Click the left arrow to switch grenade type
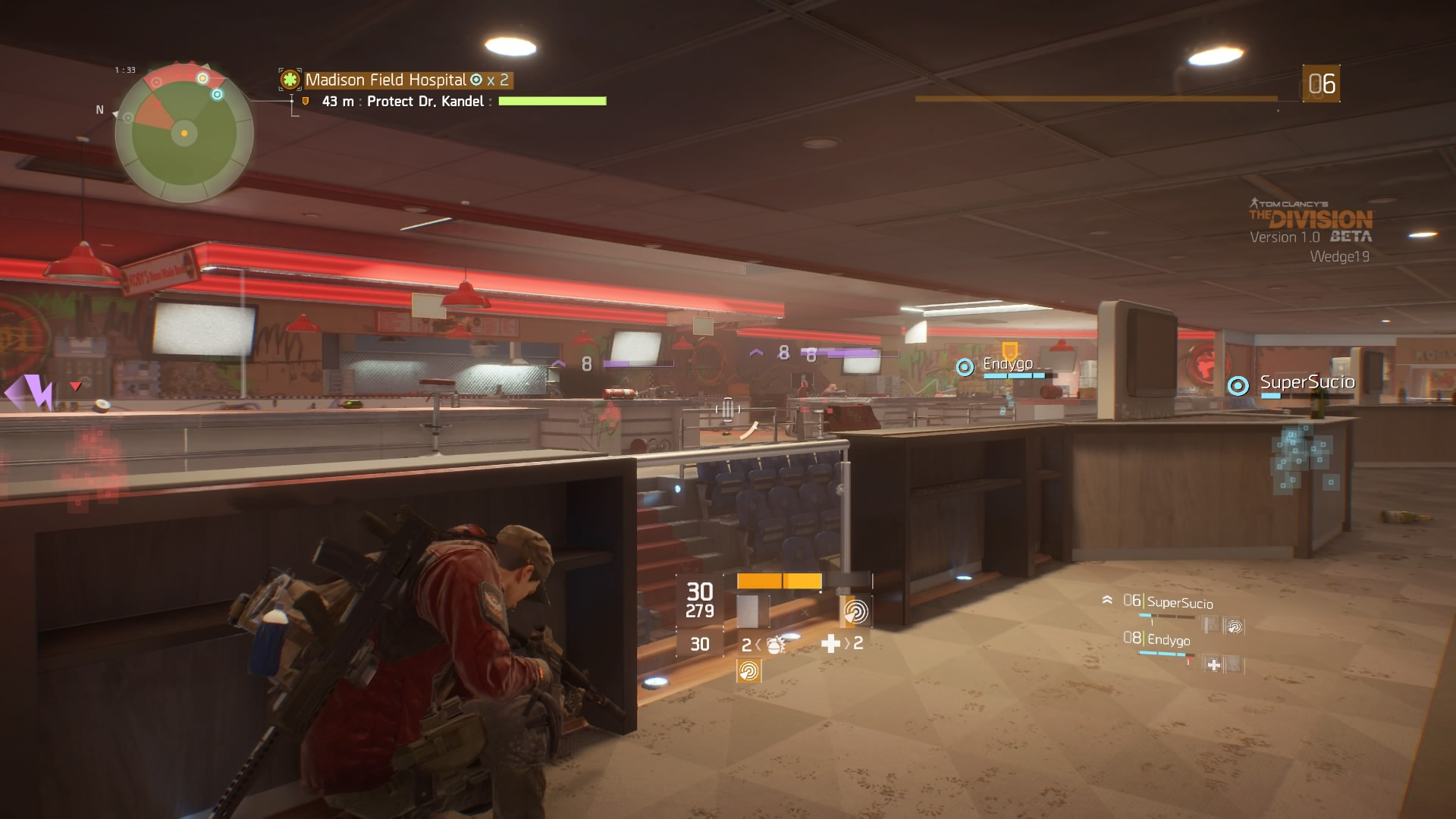Viewport: 1456px width, 819px height. 758,646
